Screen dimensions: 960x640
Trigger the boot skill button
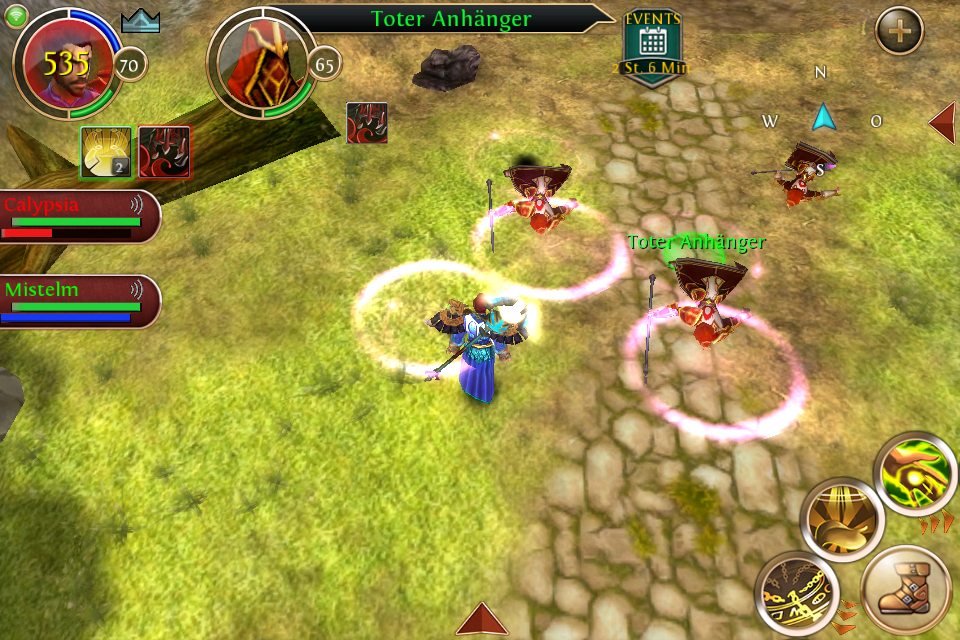click(905, 591)
